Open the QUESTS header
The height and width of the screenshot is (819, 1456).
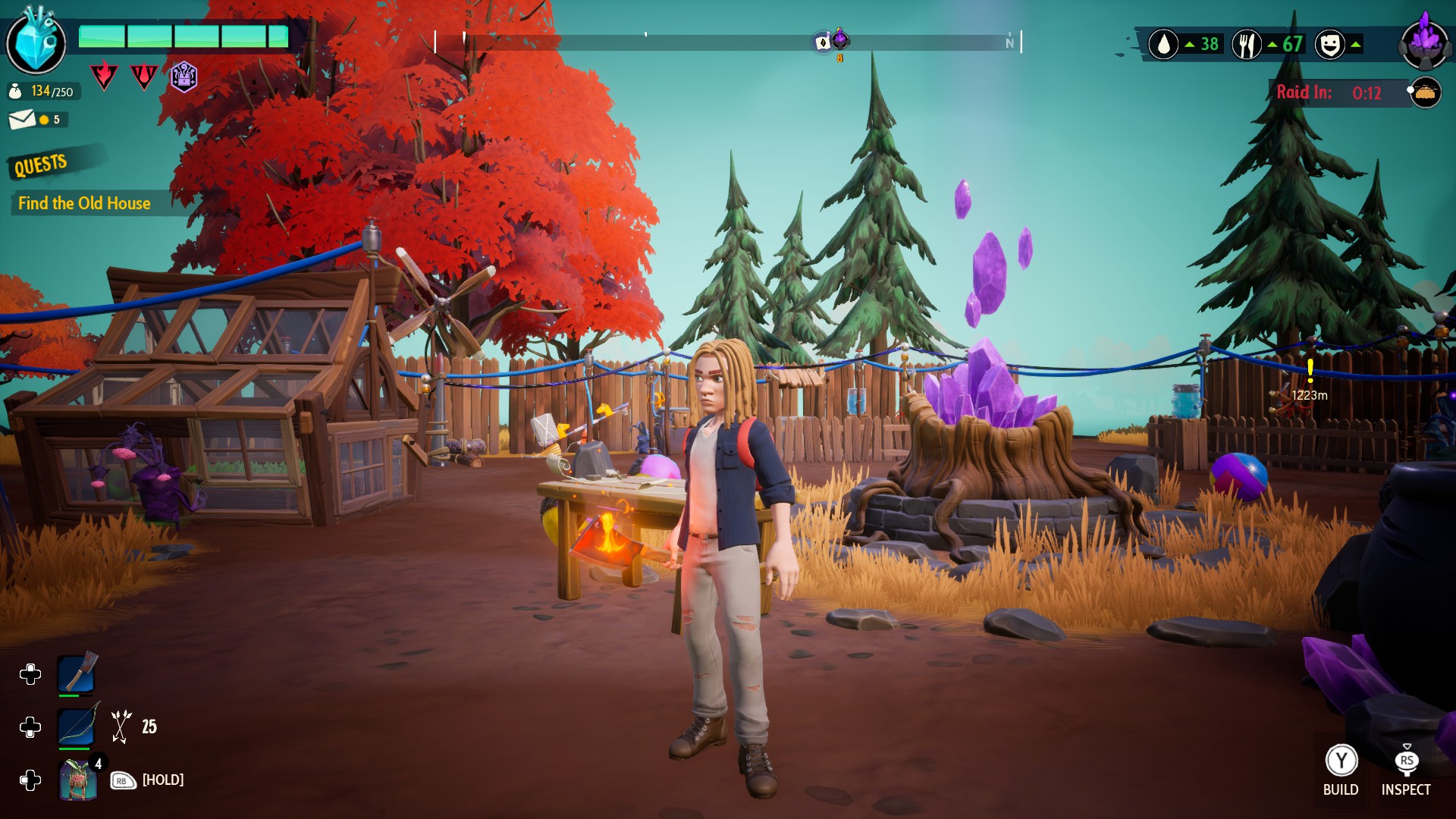(41, 164)
